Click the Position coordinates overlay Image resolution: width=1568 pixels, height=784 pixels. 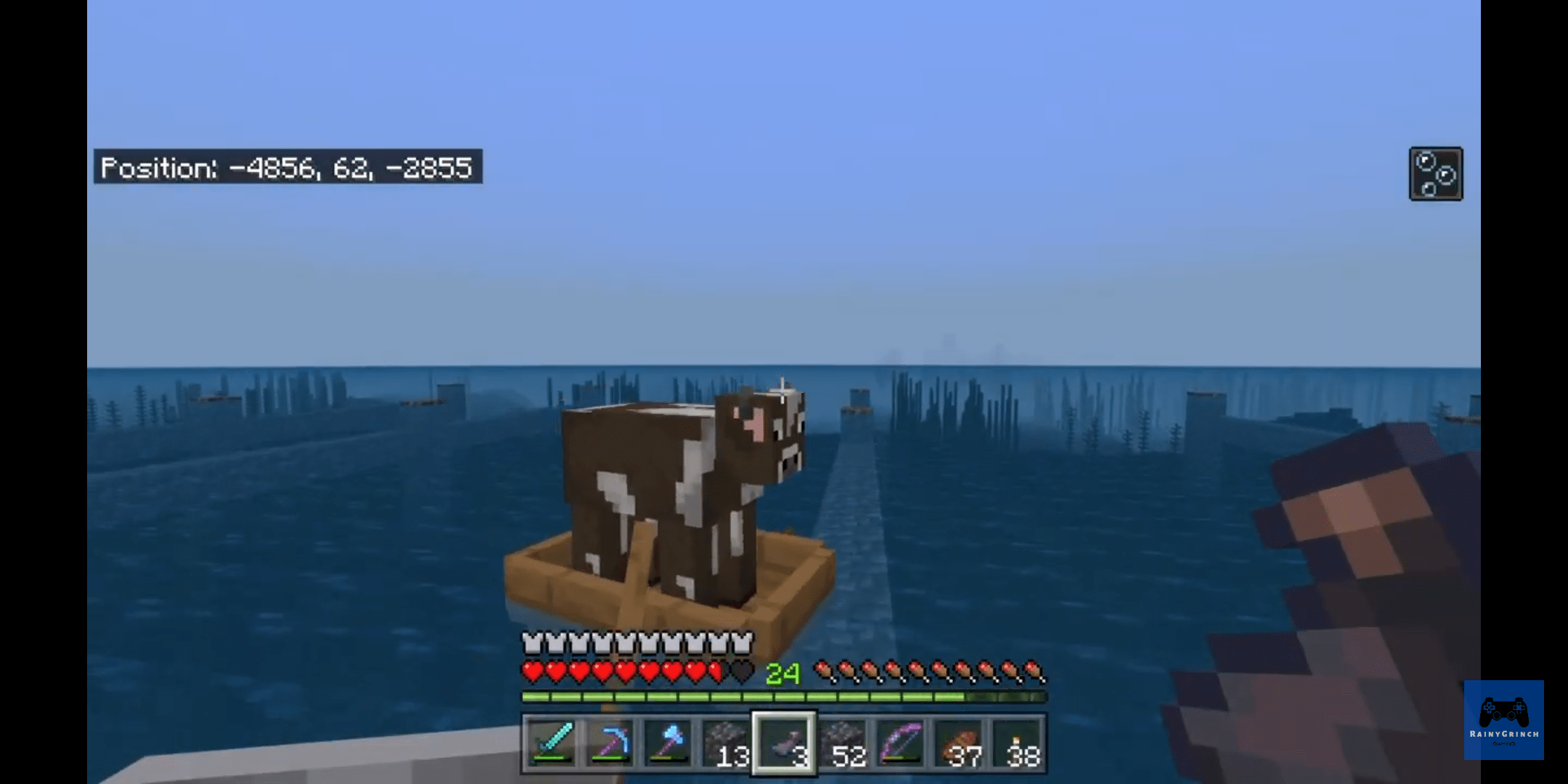pyautogui.click(x=287, y=168)
